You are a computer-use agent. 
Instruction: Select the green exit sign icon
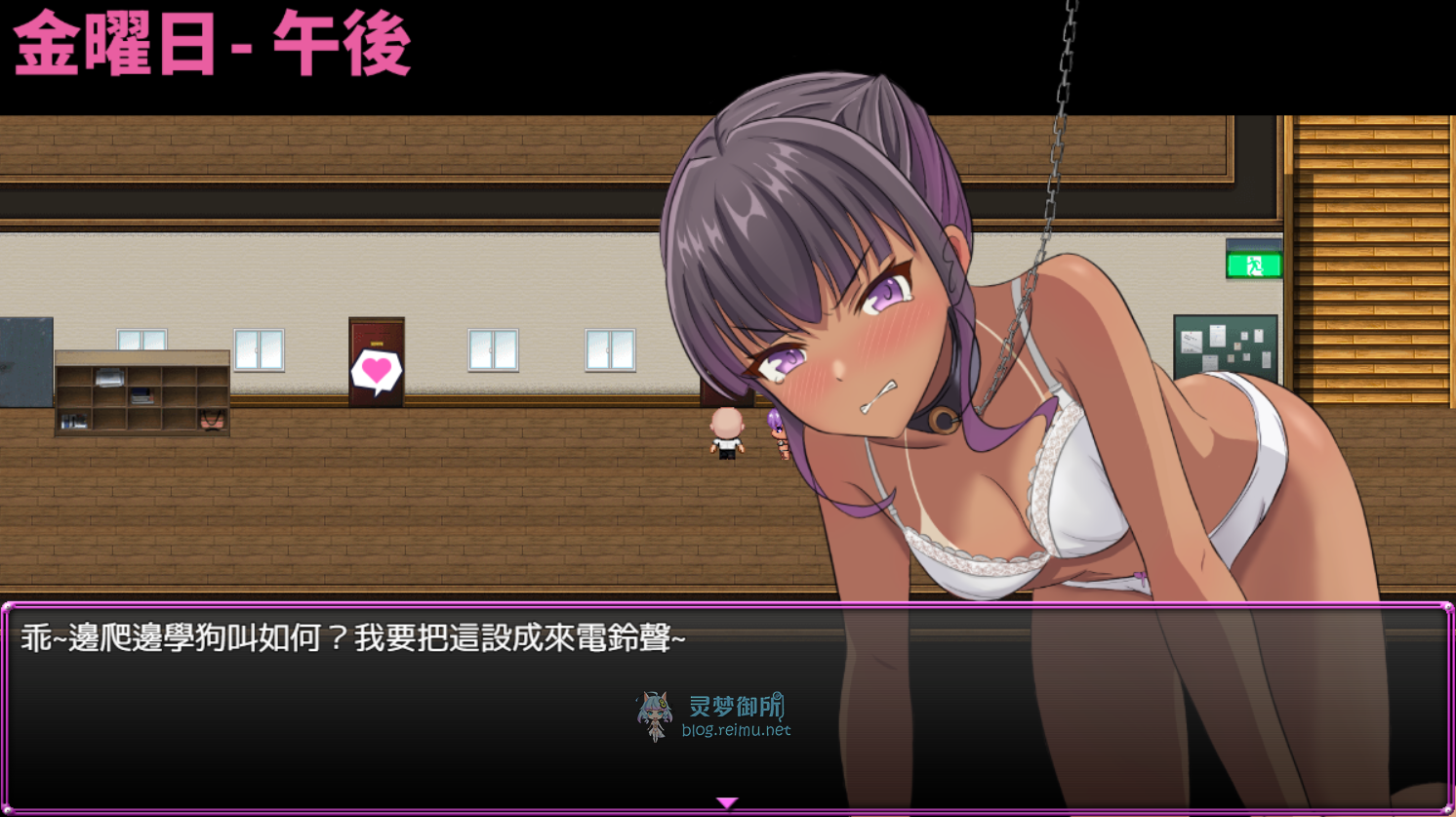(x=1255, y=264)
